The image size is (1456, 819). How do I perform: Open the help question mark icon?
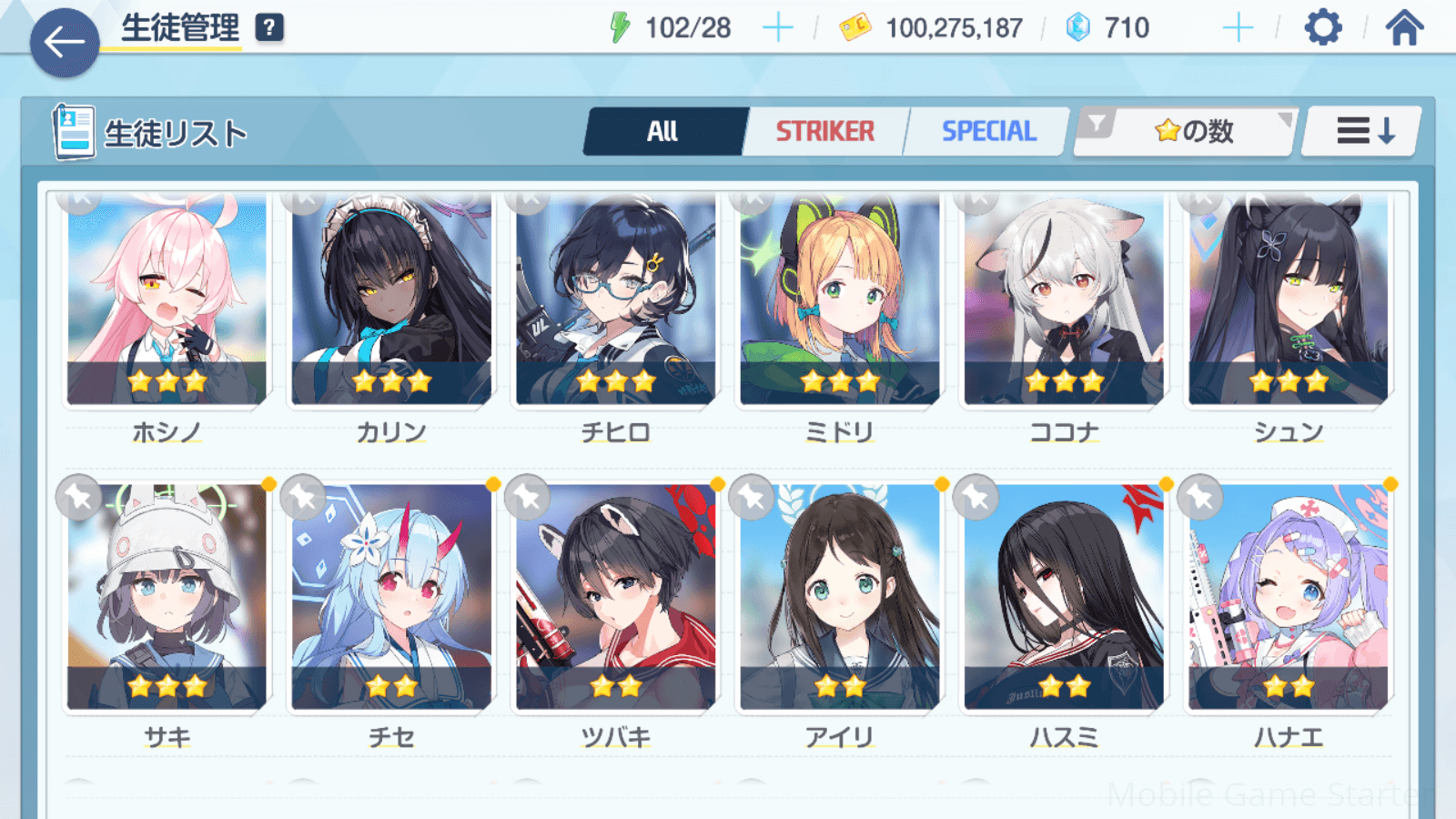269,28
